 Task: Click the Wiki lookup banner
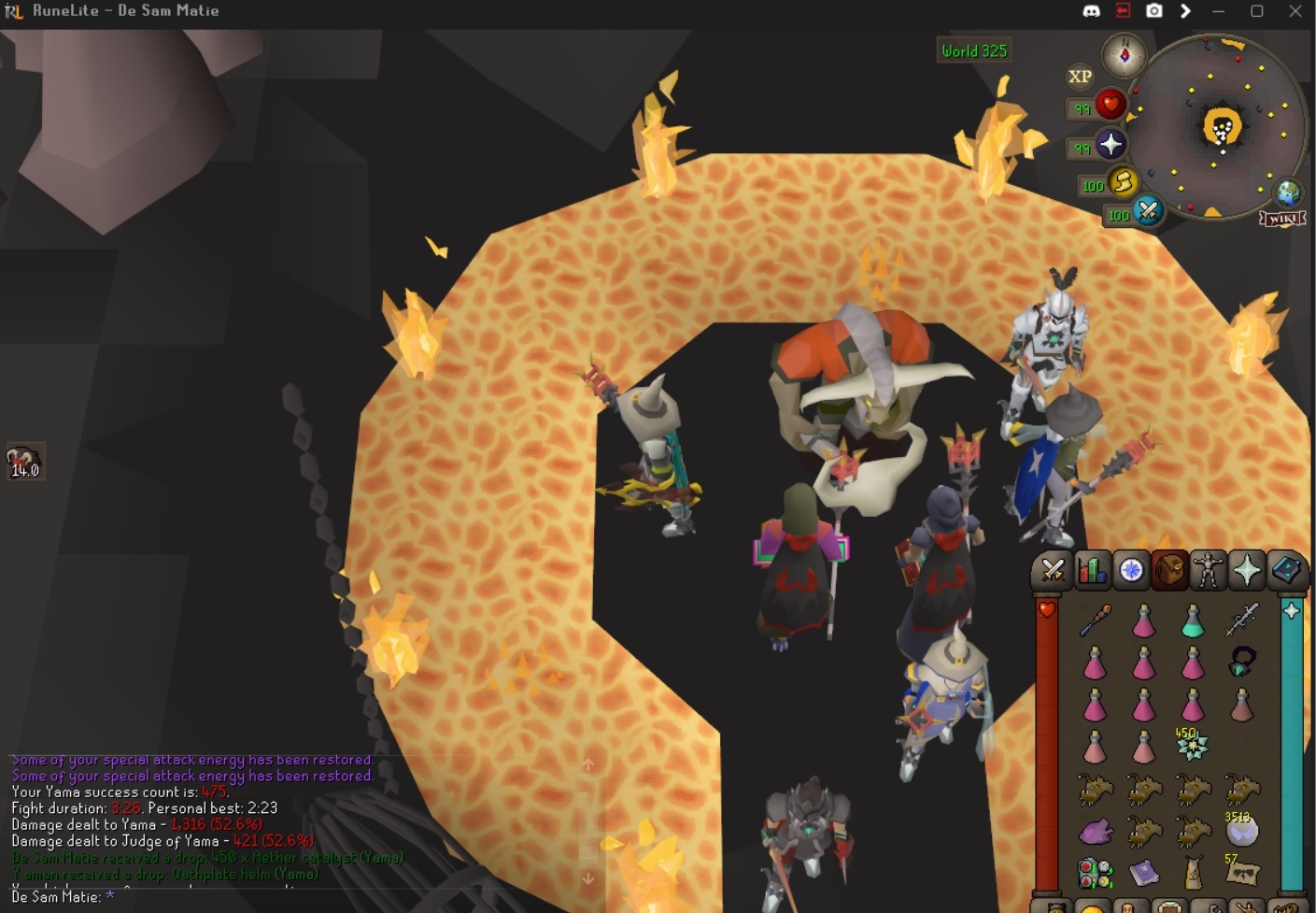1282,219
